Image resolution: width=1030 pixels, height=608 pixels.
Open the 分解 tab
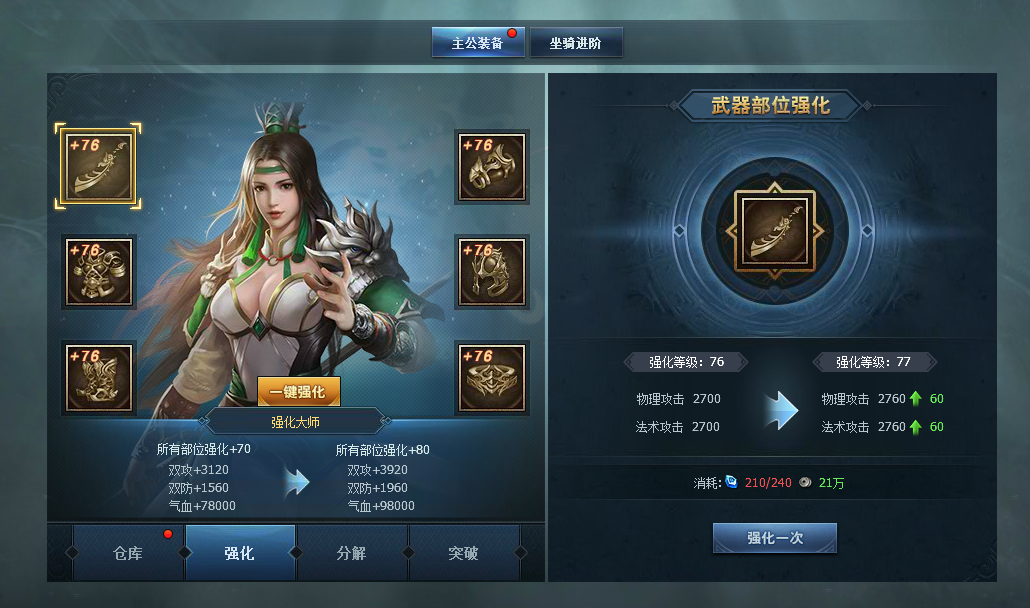pos(352,553)
